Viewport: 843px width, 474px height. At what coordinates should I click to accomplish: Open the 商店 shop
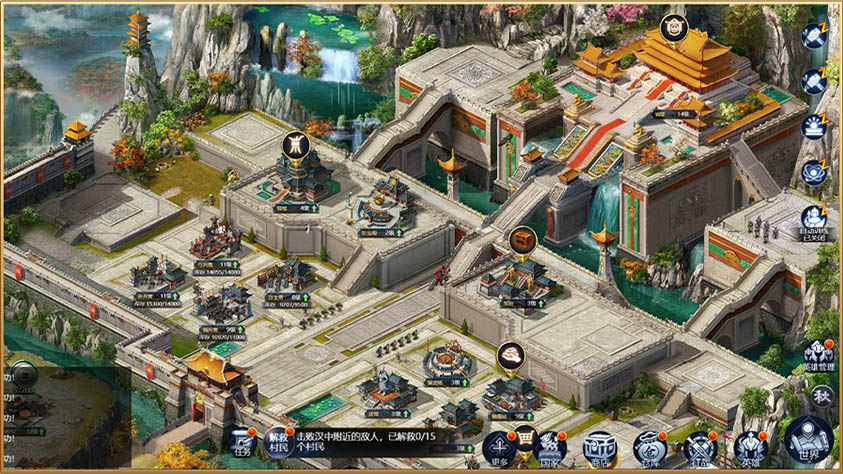tap(599, 447)
